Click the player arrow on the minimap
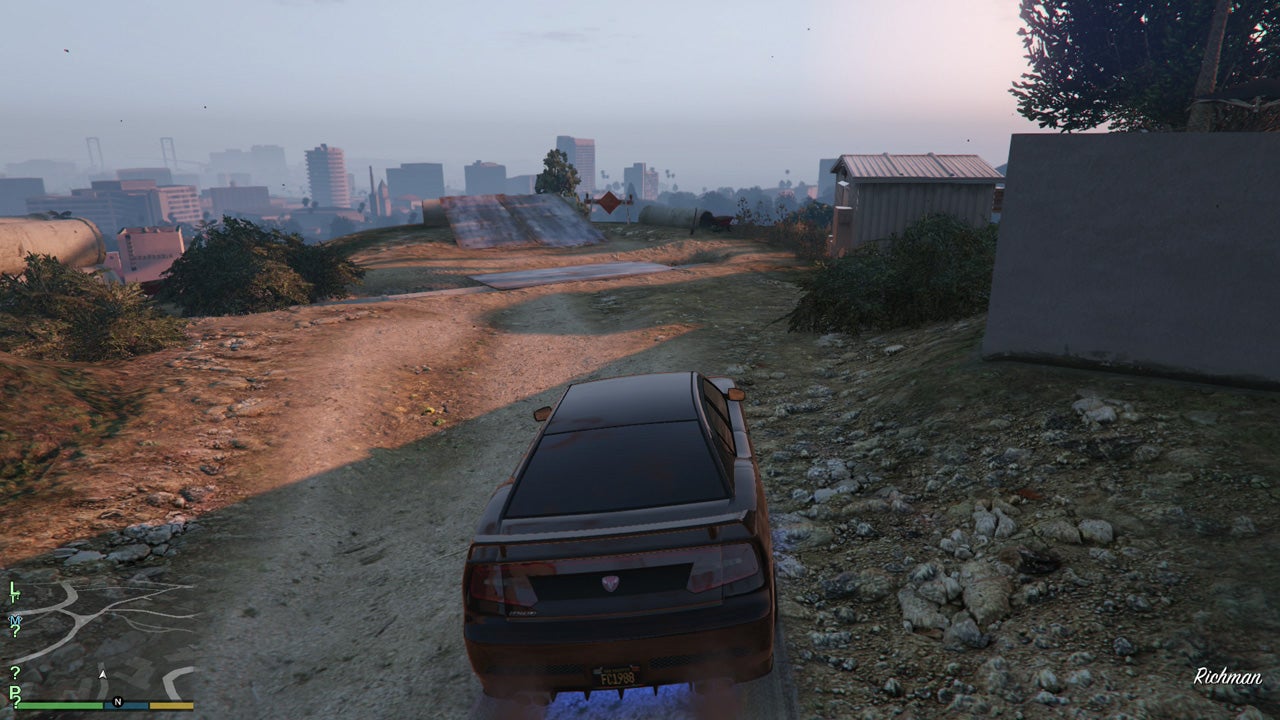 point(104,674)
